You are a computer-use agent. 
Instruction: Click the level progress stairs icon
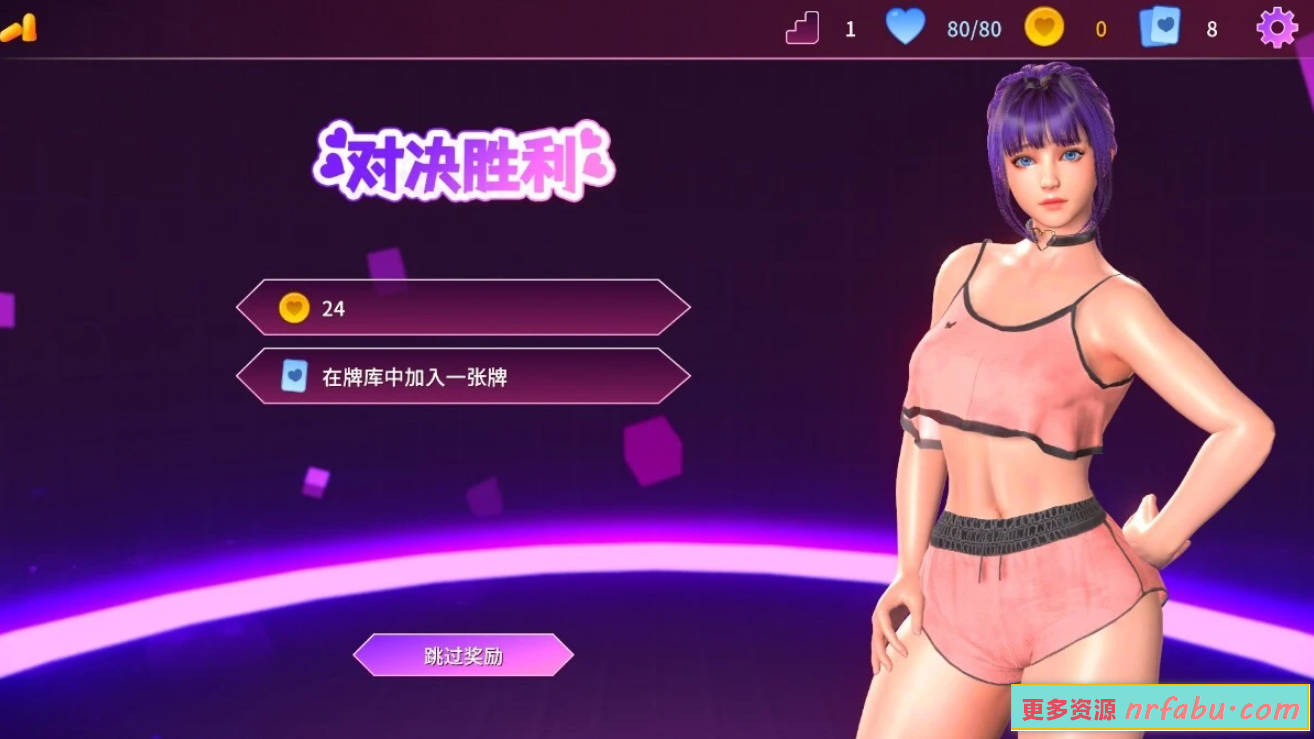pos(802,28)
